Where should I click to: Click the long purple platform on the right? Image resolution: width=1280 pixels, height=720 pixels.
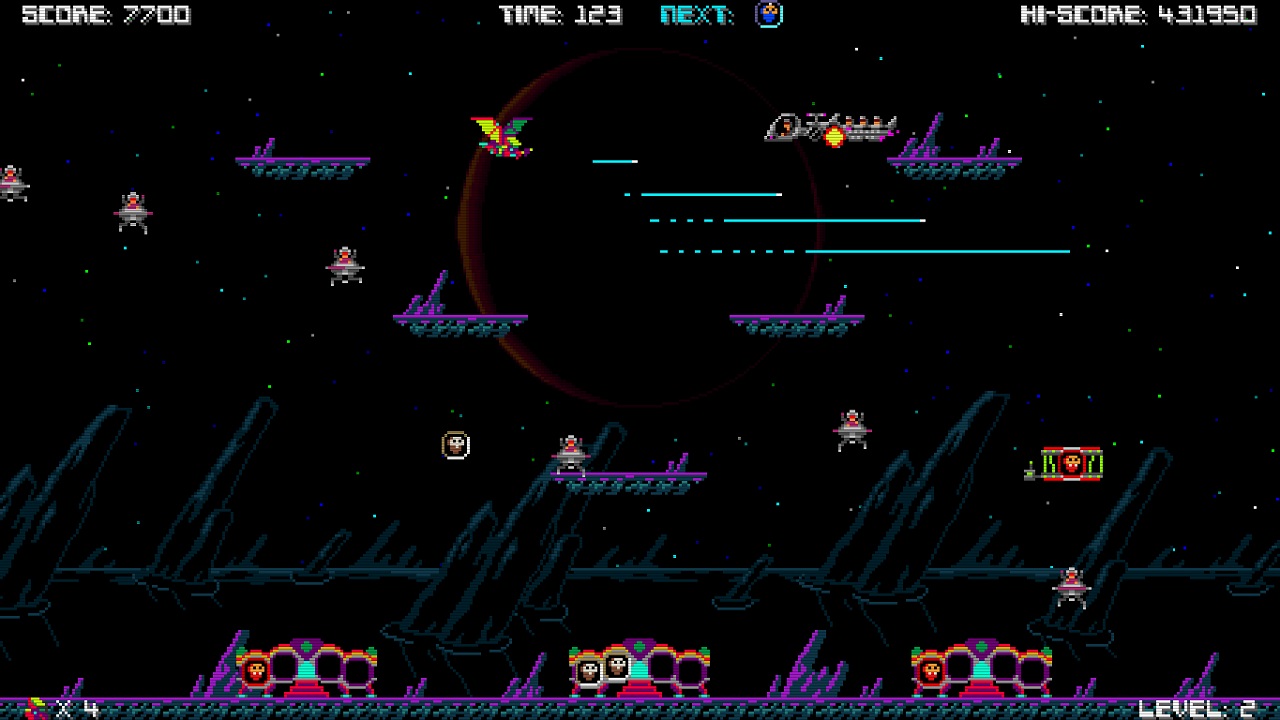(950, 163)
